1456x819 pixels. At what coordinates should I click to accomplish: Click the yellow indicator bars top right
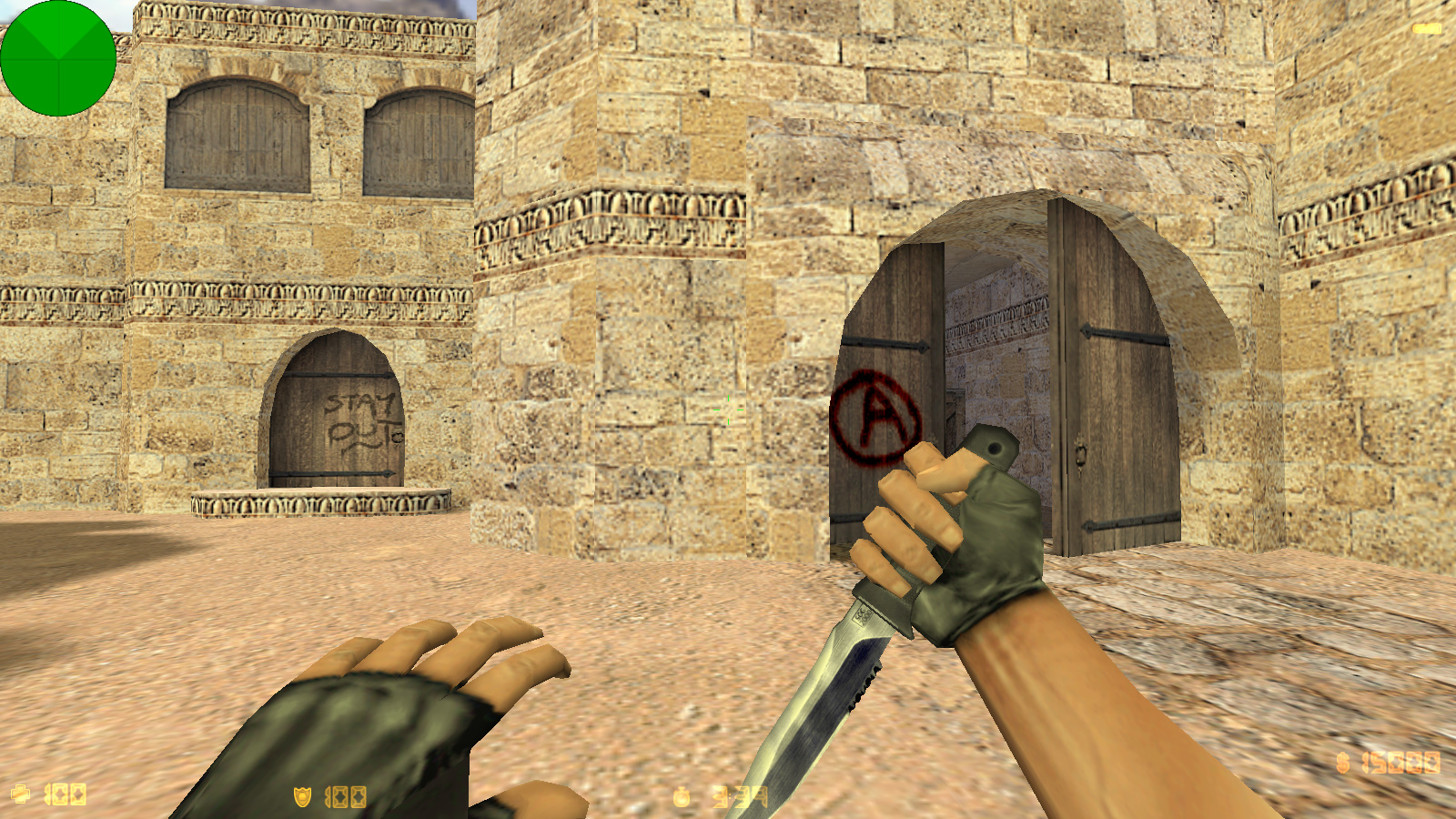click(1425, 27)
